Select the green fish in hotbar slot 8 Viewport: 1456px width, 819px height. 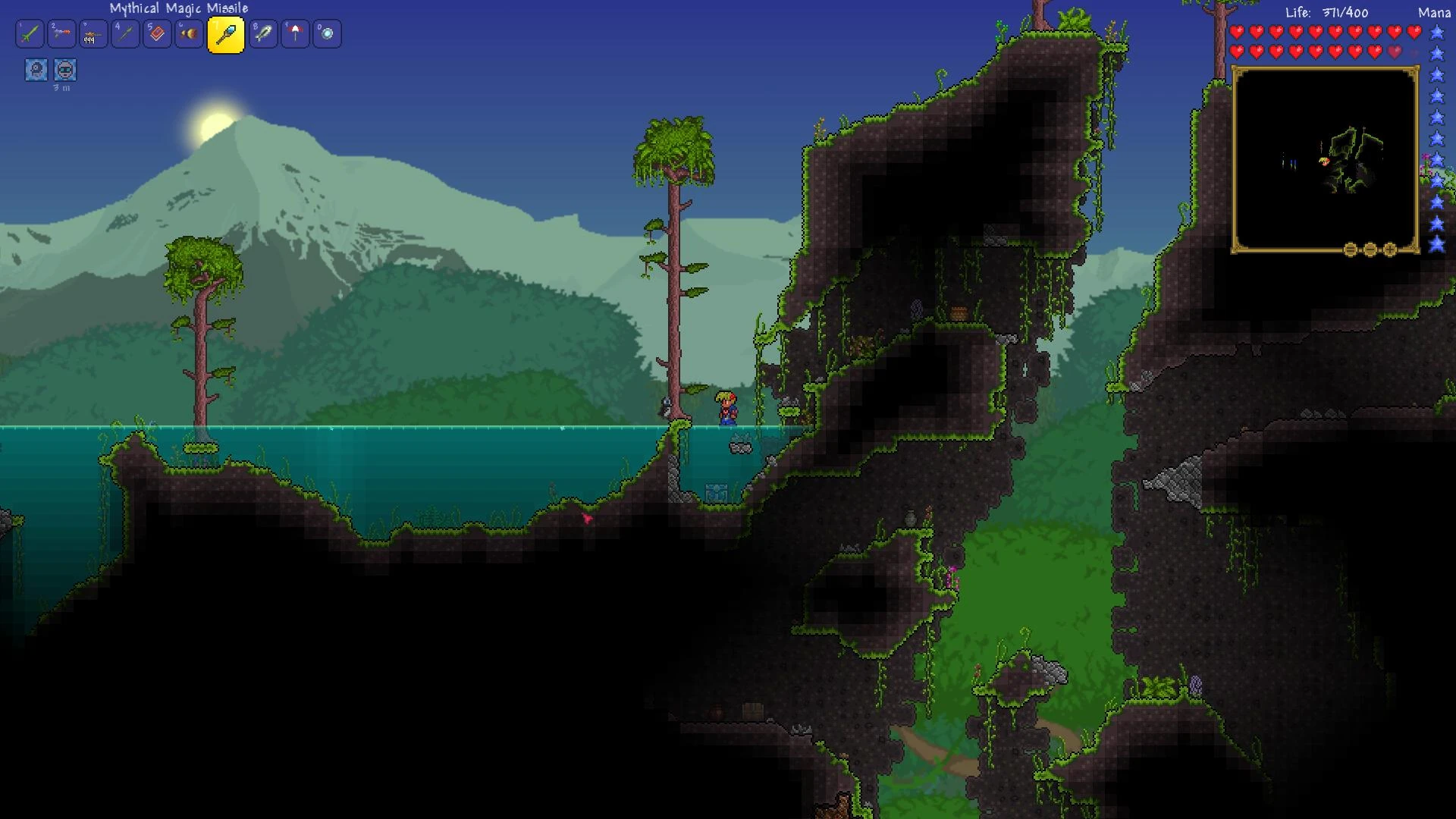pyautogui.click(x=263, y=33)
